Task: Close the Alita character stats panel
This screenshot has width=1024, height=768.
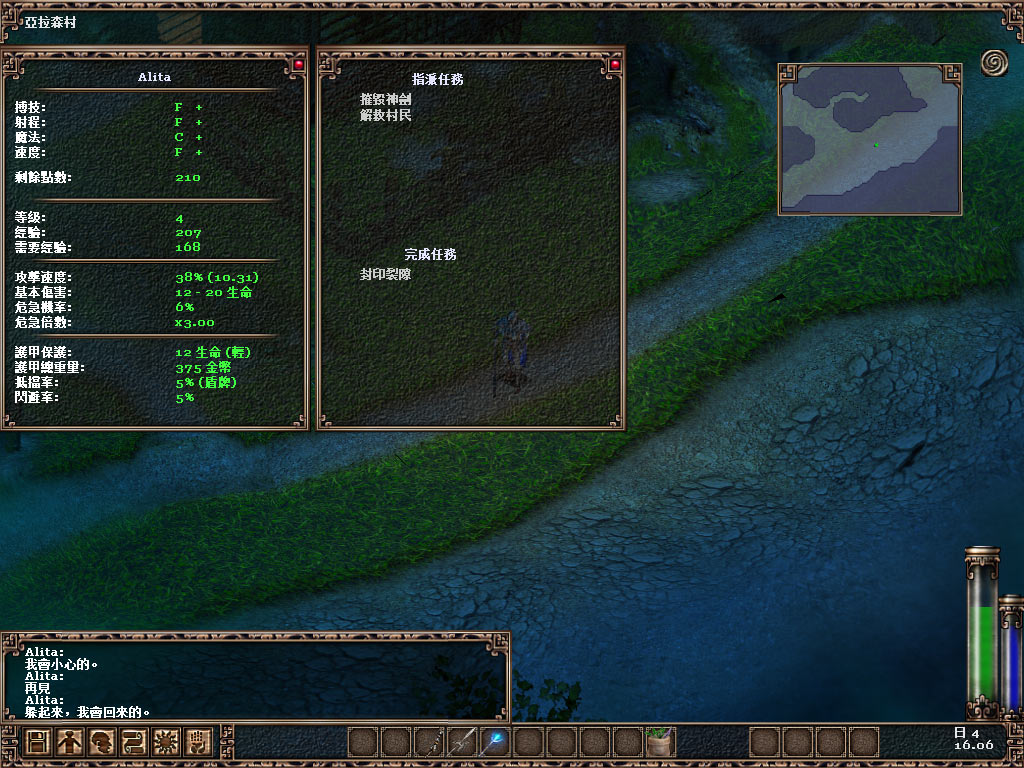Action: point(297,65)
